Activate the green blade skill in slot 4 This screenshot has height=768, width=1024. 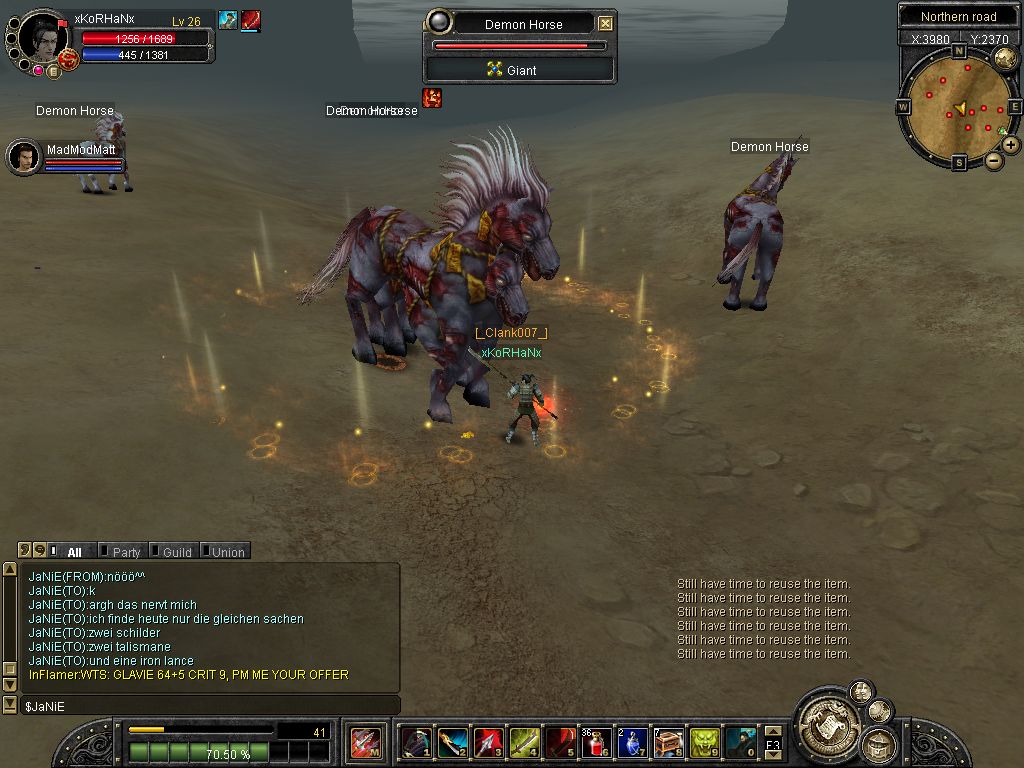click(x=524, y=743)
